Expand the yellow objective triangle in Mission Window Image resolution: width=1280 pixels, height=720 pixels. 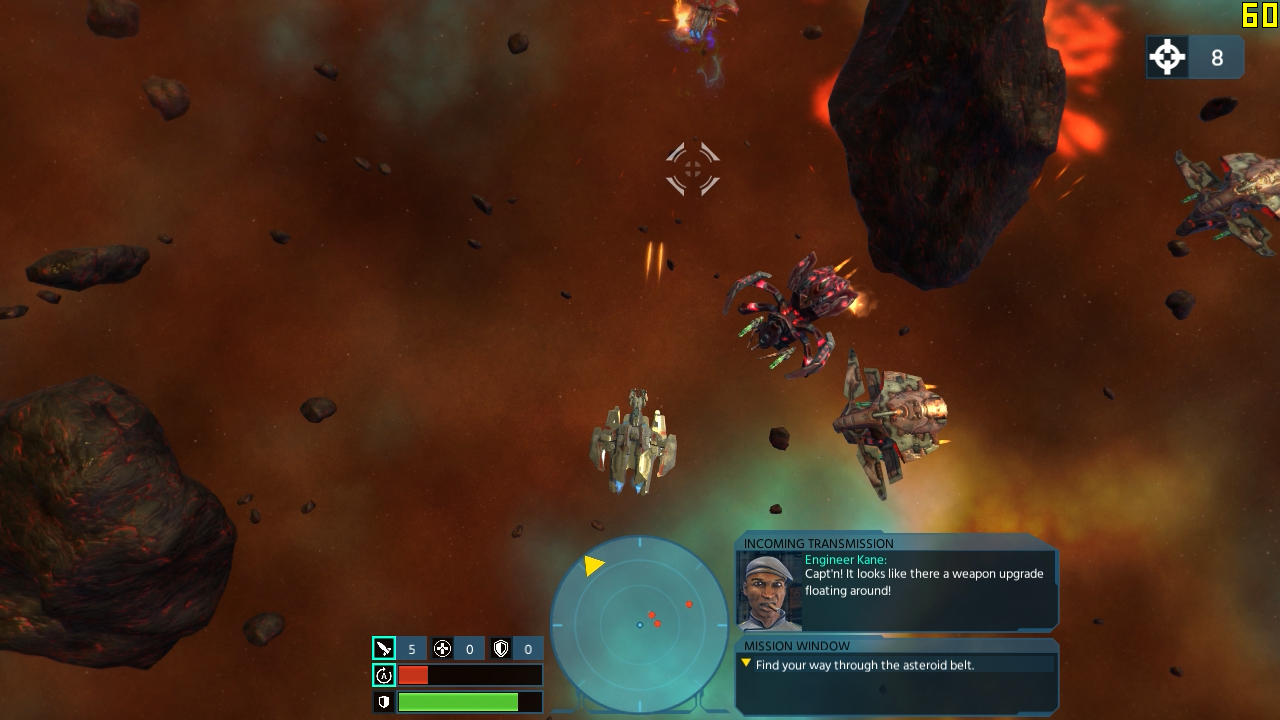click(746, 664)
